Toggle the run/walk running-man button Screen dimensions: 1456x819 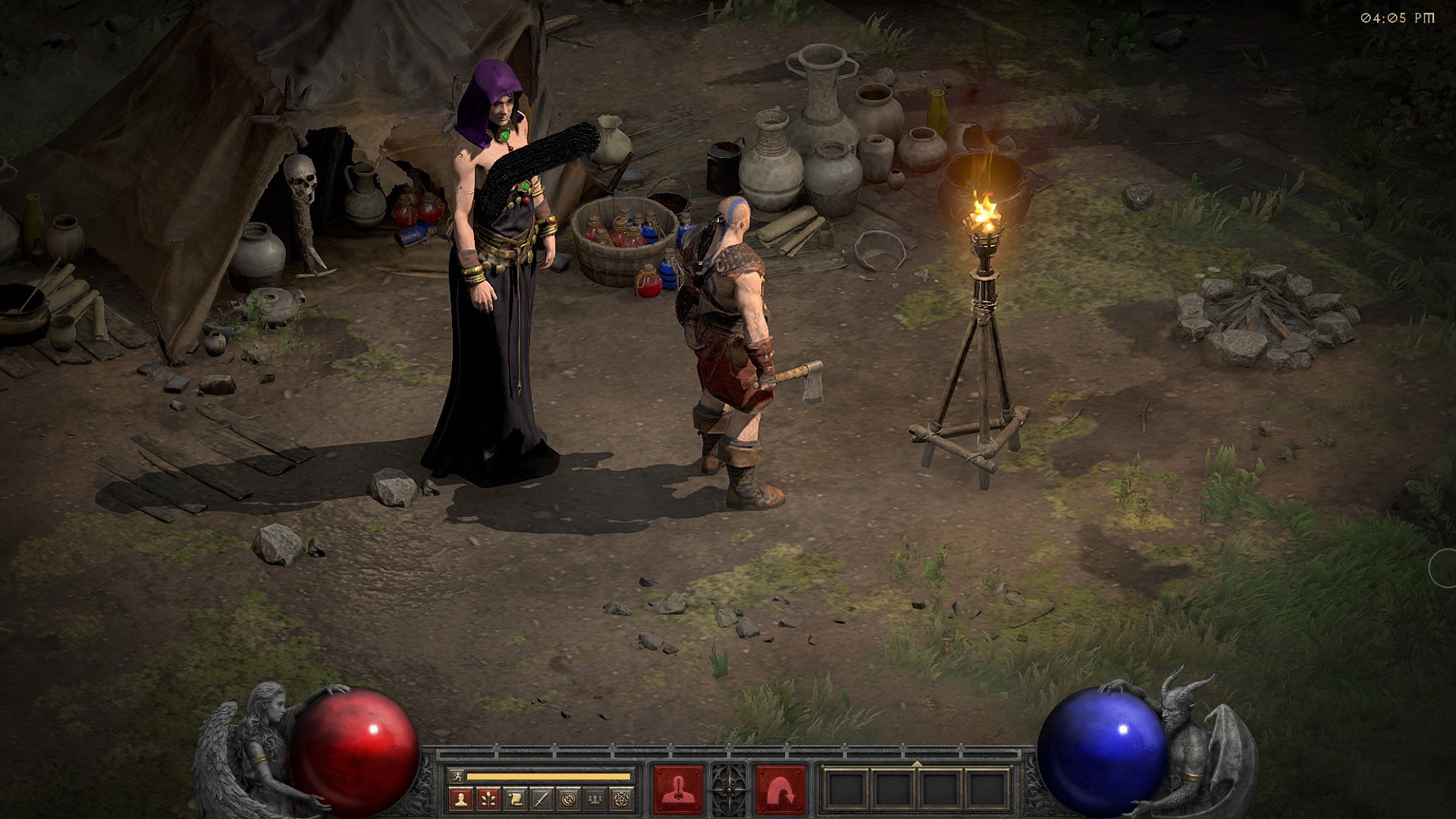[455, 776]
